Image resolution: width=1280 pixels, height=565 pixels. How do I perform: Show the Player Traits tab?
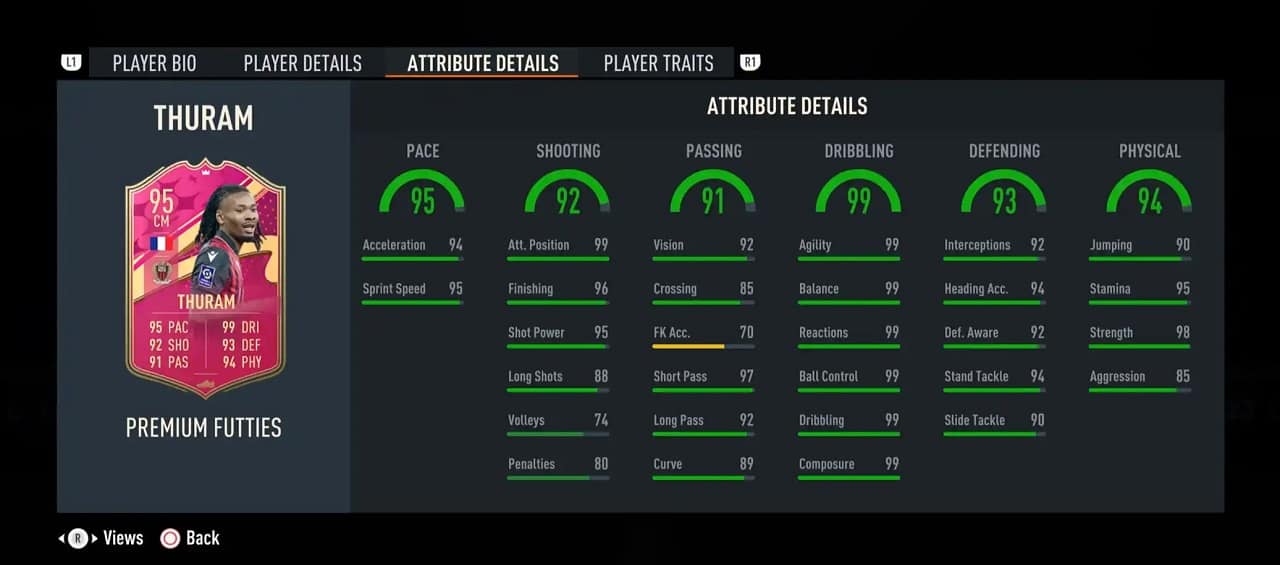[658, 63]
